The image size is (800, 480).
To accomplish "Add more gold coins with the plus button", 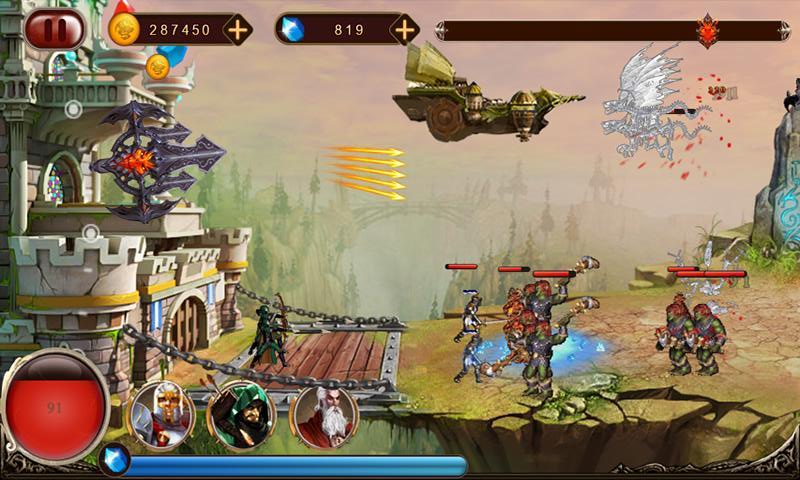I will point(237,29).
